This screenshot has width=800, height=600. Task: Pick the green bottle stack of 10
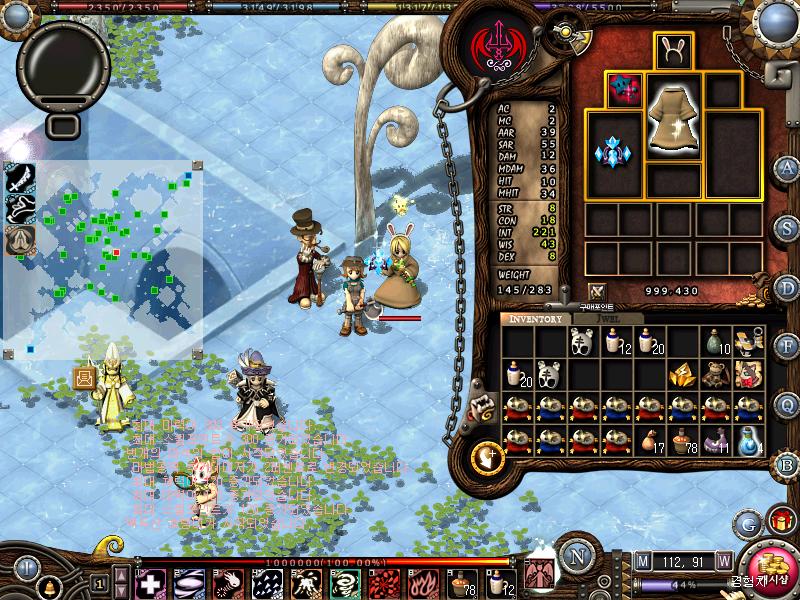(x=714, y=342)
